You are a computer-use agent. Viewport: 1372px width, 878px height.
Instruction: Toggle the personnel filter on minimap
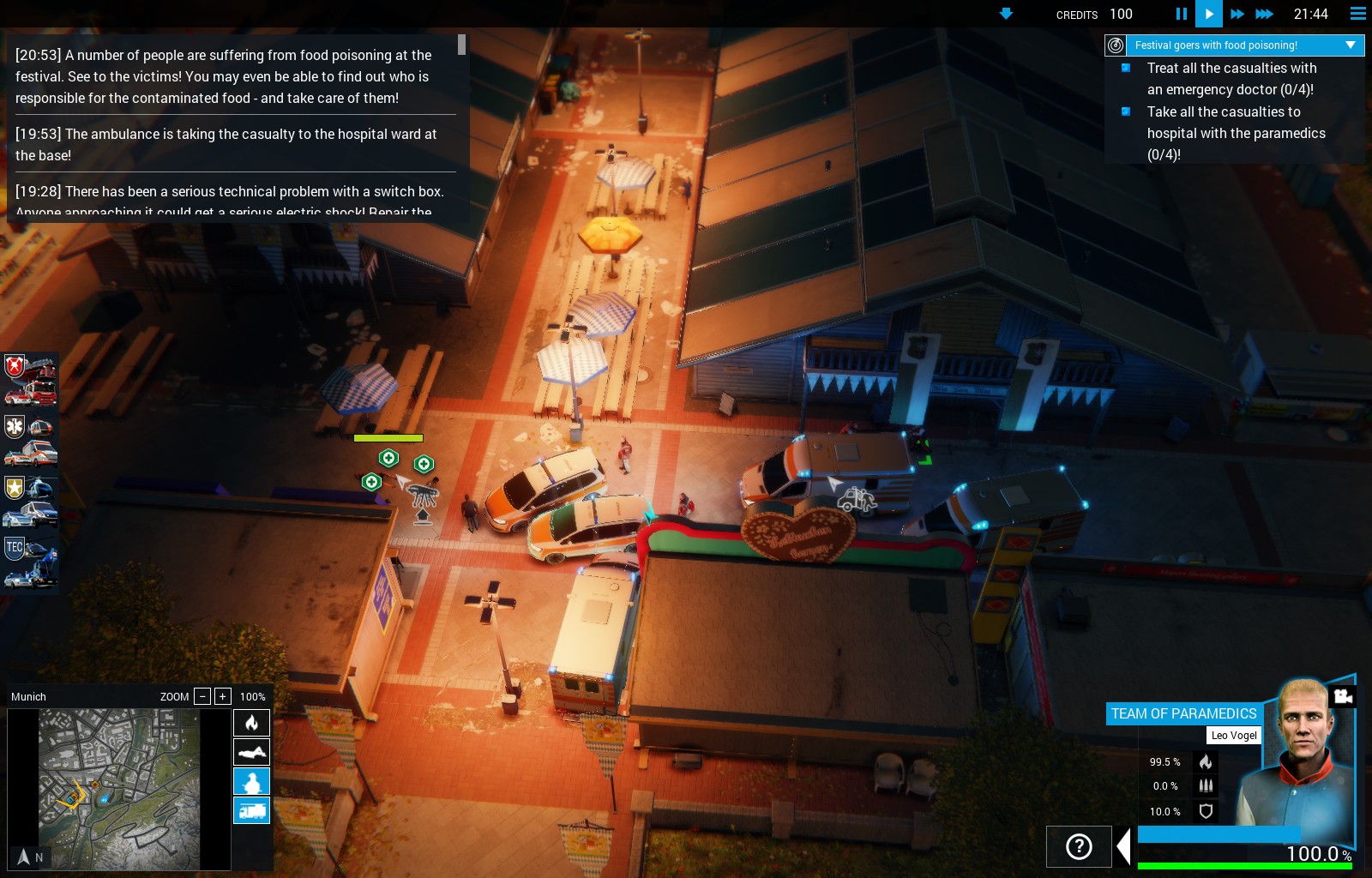(251, 781)
